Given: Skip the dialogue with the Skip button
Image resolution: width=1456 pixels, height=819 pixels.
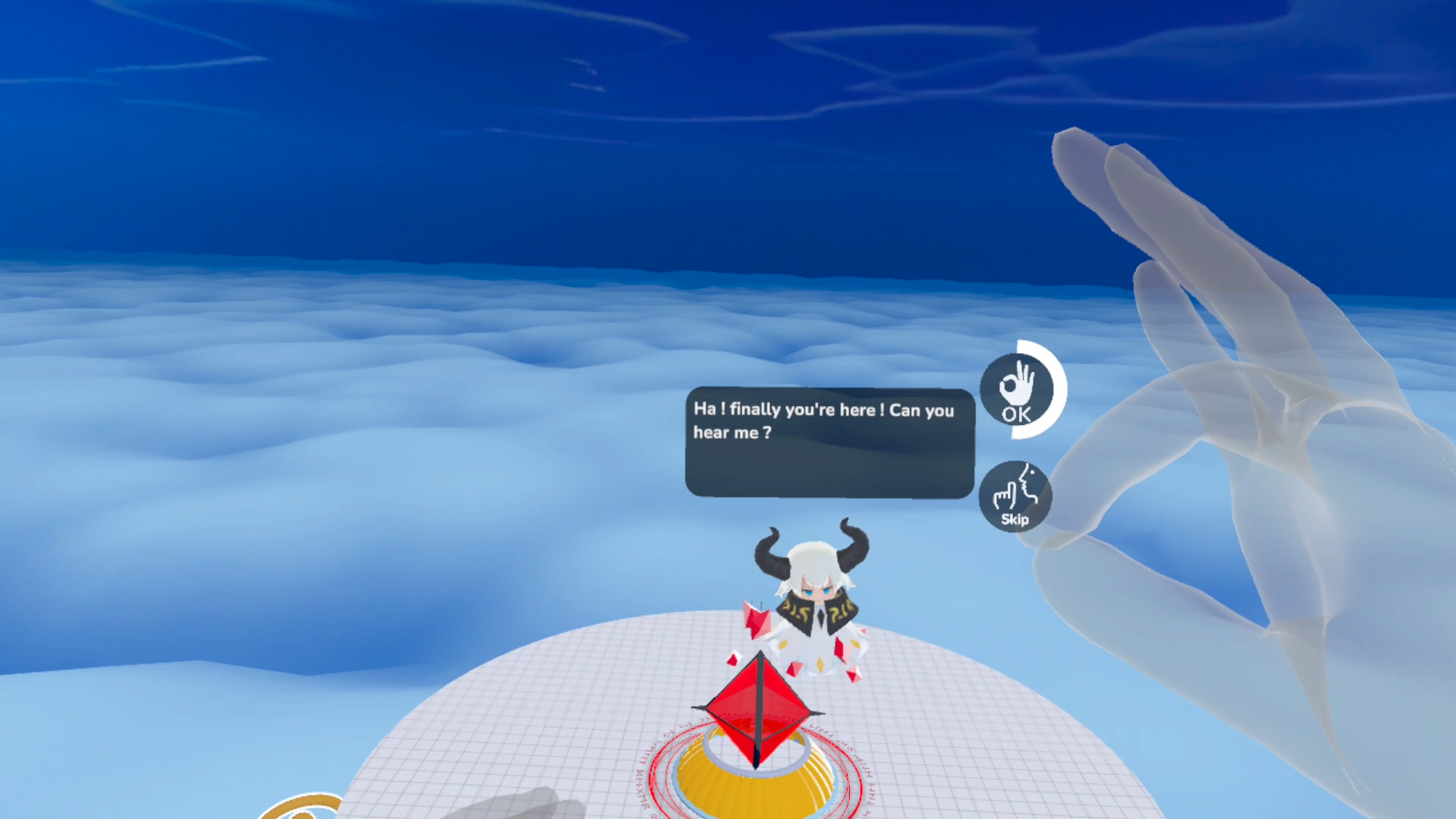Looking at the screenshot, I should pyautogui.click(x=1015, y=496).
